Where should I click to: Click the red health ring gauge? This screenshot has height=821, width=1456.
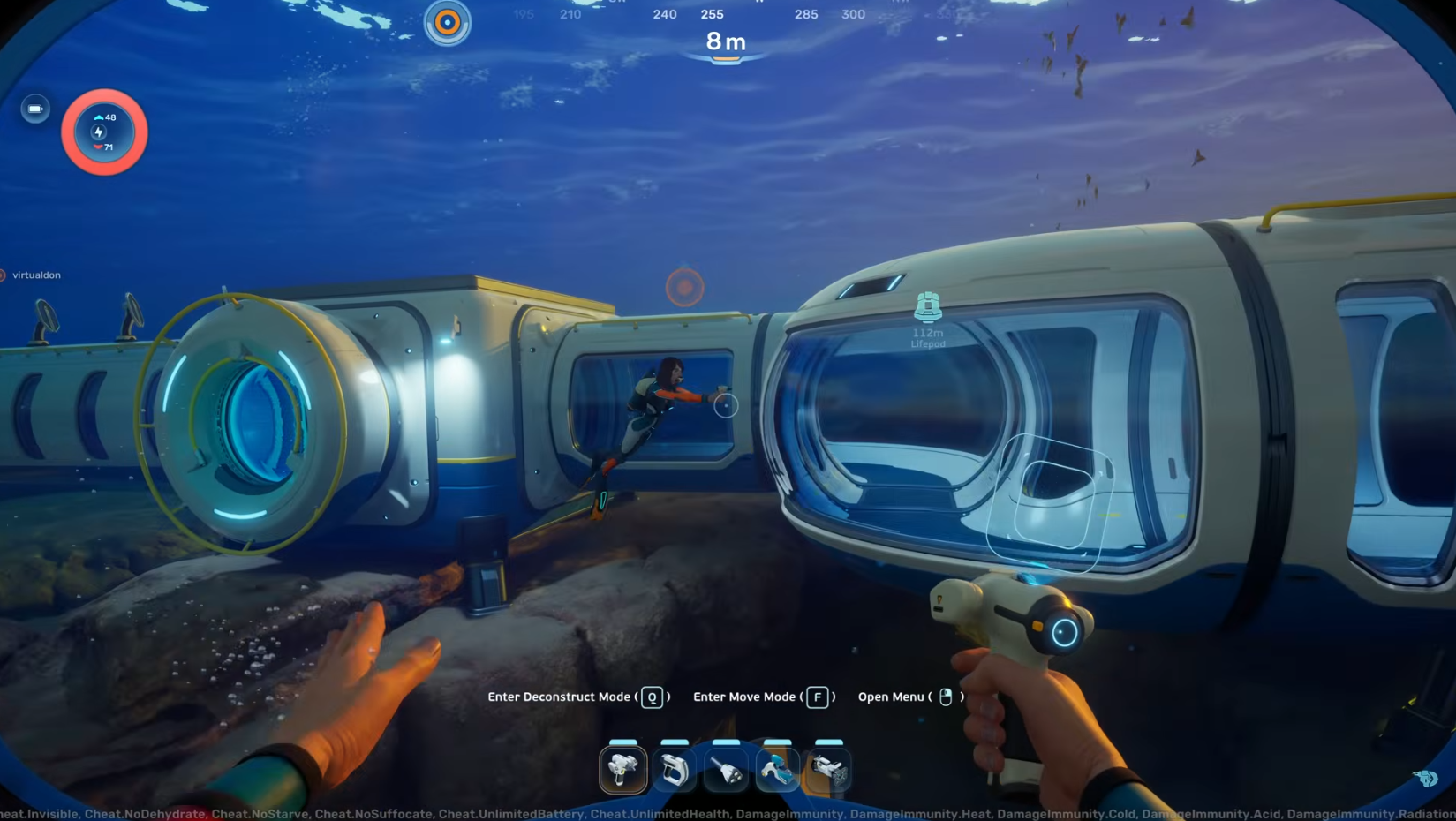pyautogui.click(x=103, y=95)
